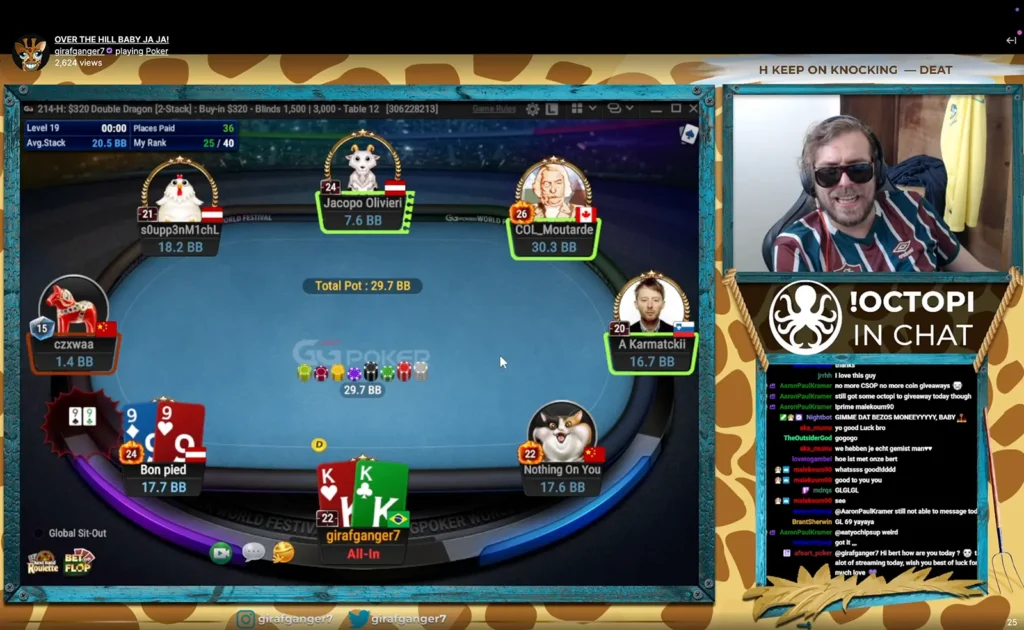Open the emoji reactions icon
This screenshot has width=1024, height=630.
pos(283,552)
